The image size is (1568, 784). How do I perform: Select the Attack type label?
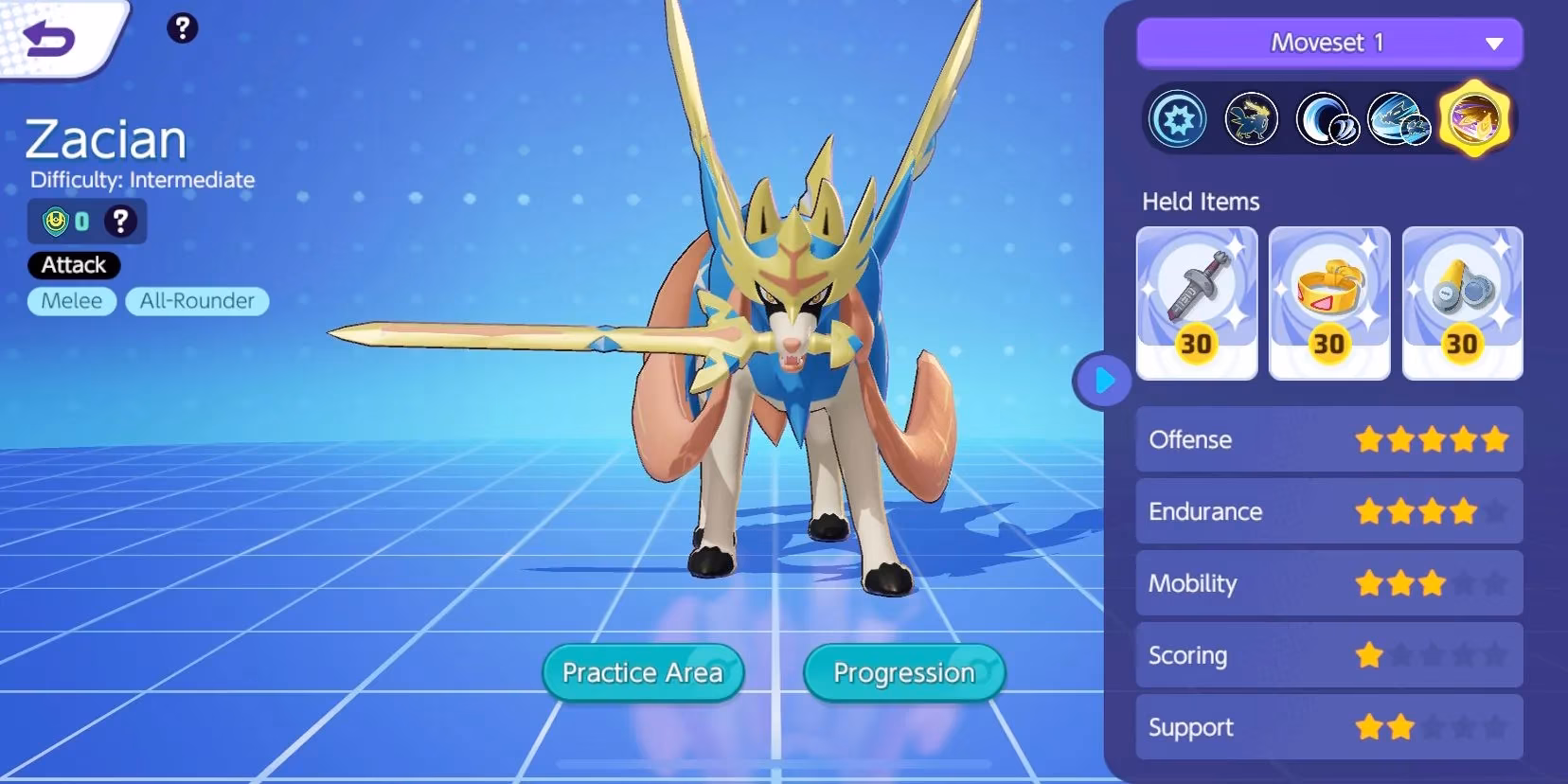click(73, 265)
